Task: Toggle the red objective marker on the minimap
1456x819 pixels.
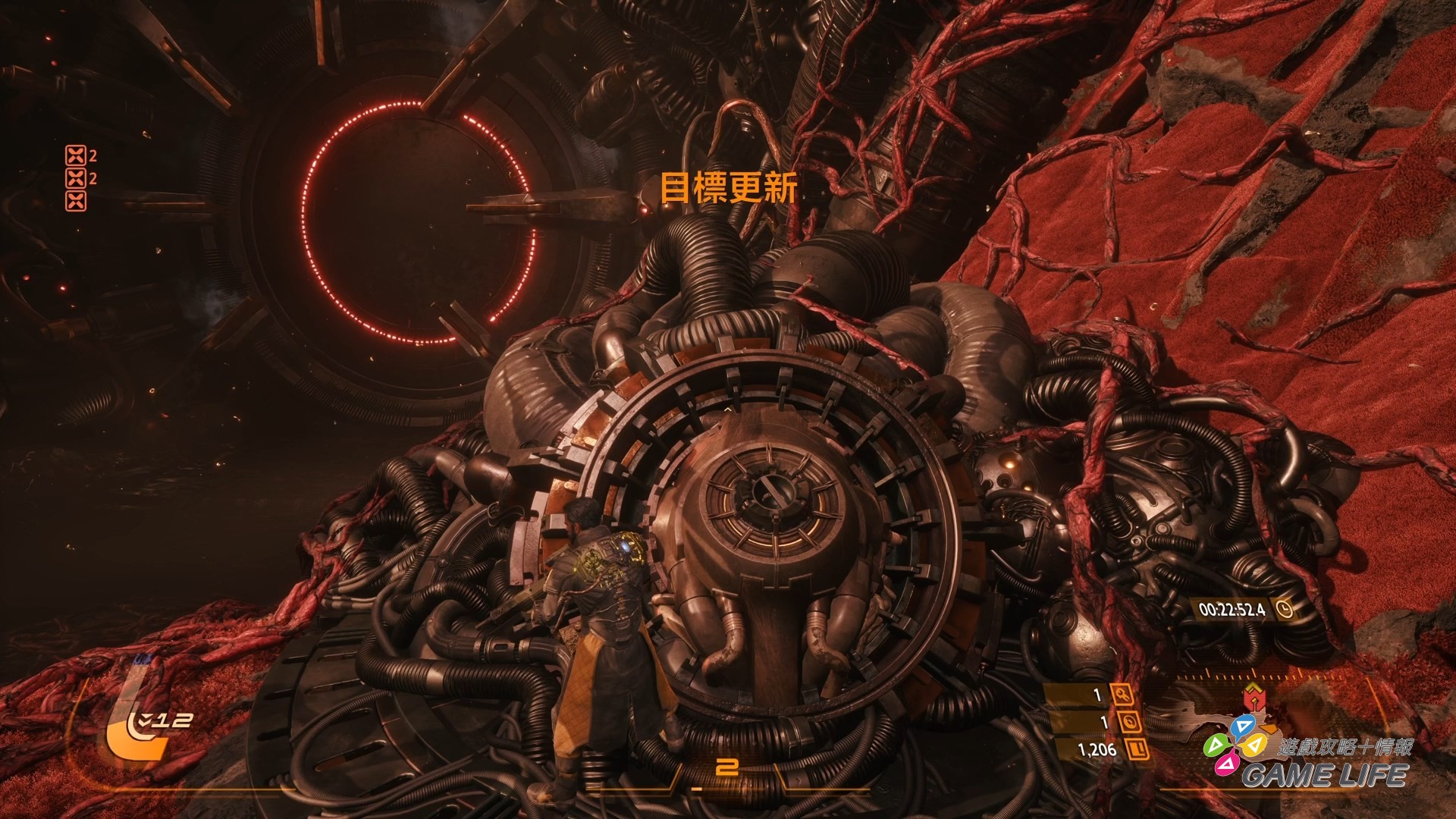Action: click(x=1254, y=698)
